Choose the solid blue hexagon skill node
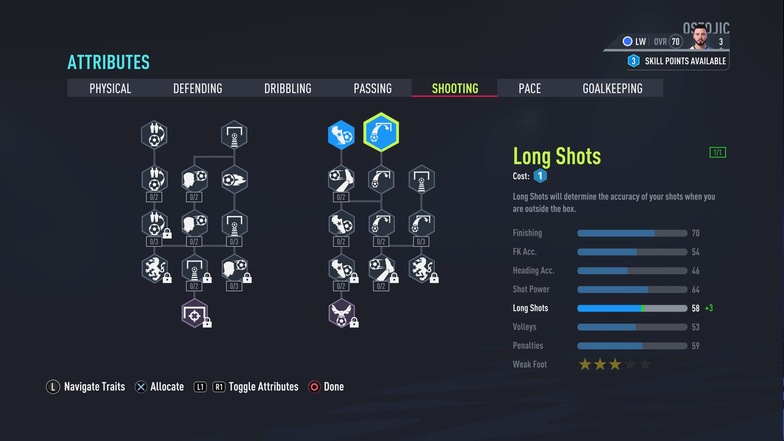 pos(341,134)
